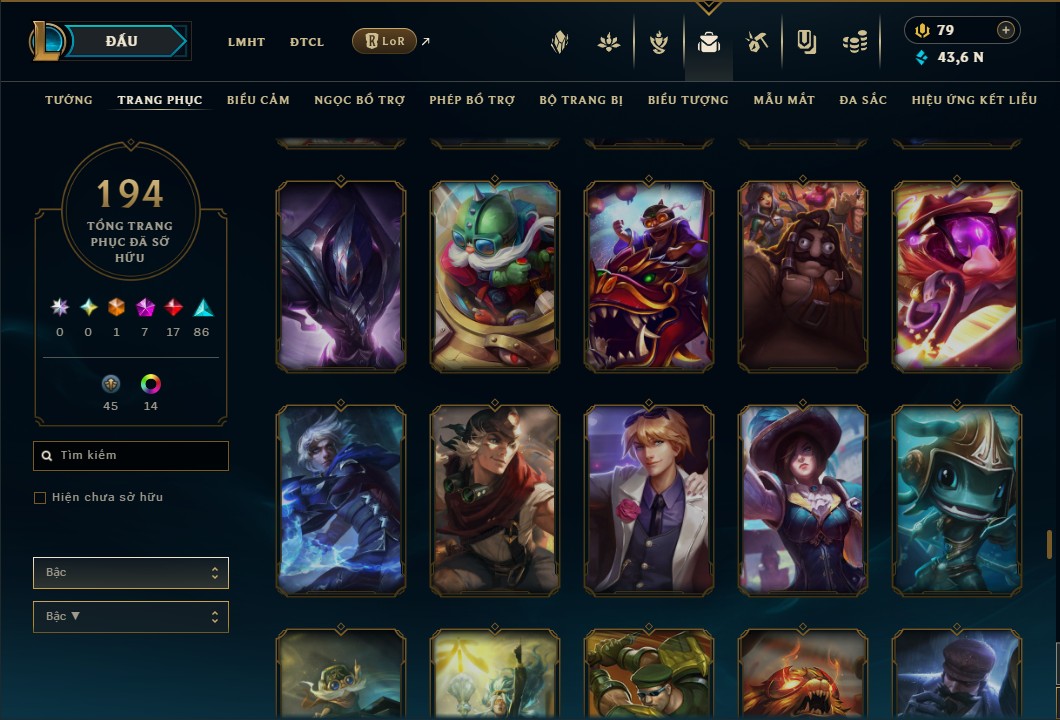View the ĐA SẮC tab

coord(863,100)
